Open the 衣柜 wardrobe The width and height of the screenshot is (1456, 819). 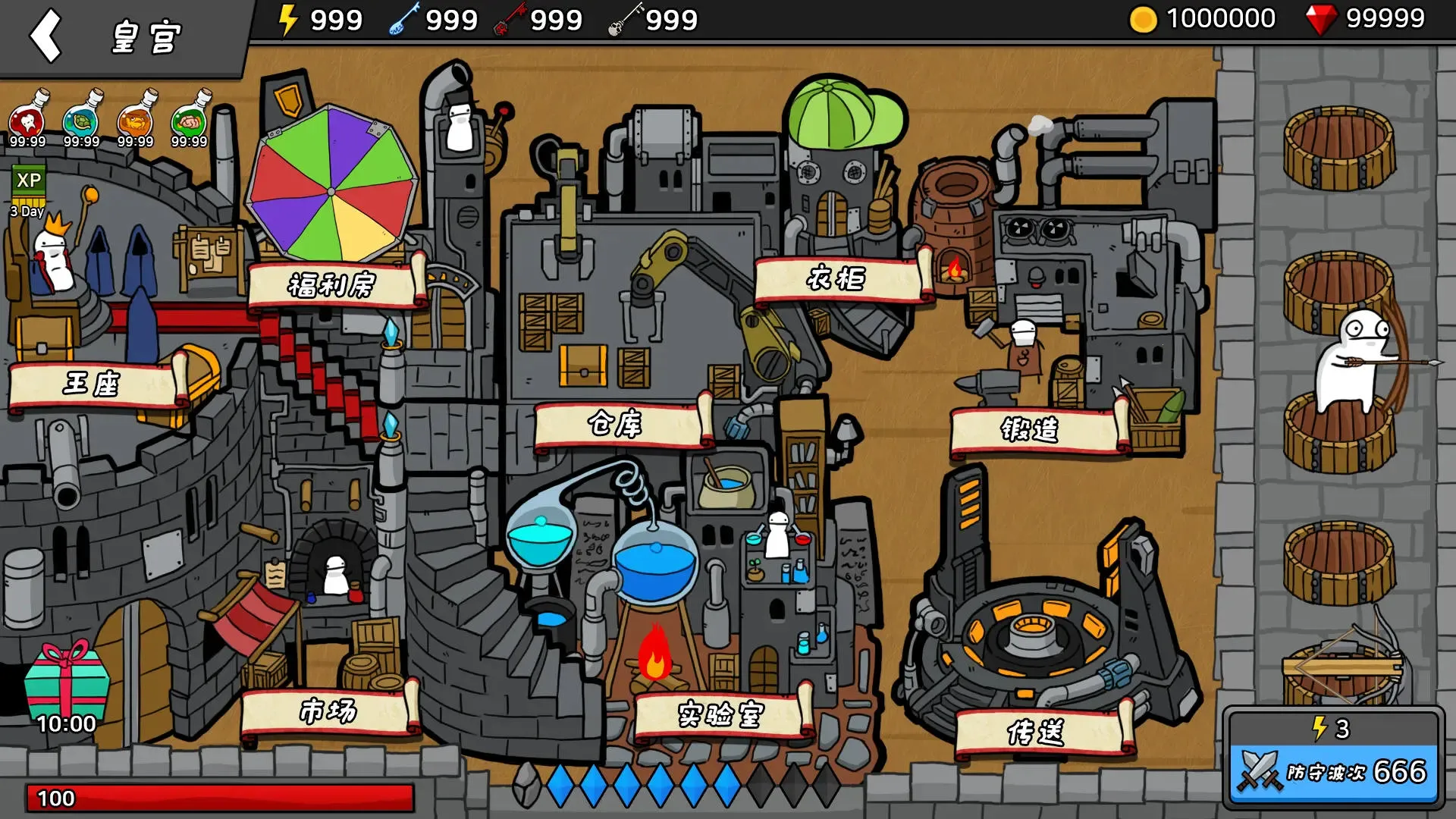point(836,279)
